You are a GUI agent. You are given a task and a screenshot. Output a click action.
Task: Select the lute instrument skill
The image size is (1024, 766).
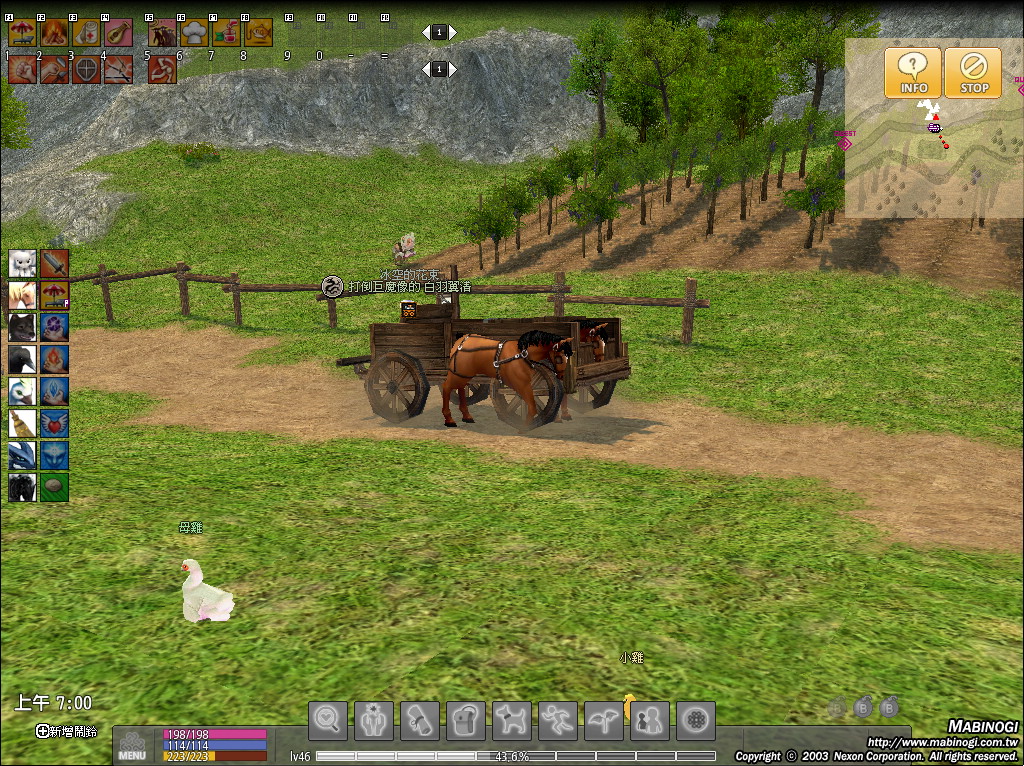(118, 33)
